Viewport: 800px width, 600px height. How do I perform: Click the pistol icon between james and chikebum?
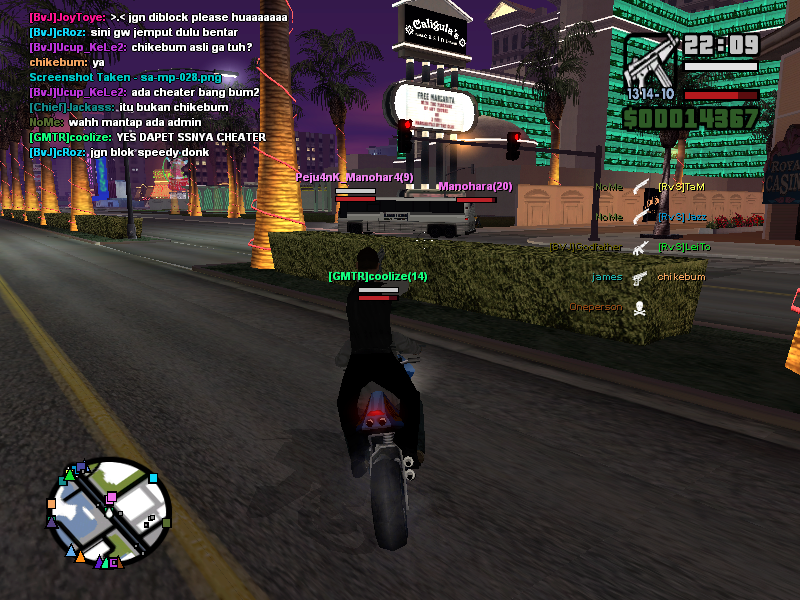pyautogui.click(x=640, y=277)
